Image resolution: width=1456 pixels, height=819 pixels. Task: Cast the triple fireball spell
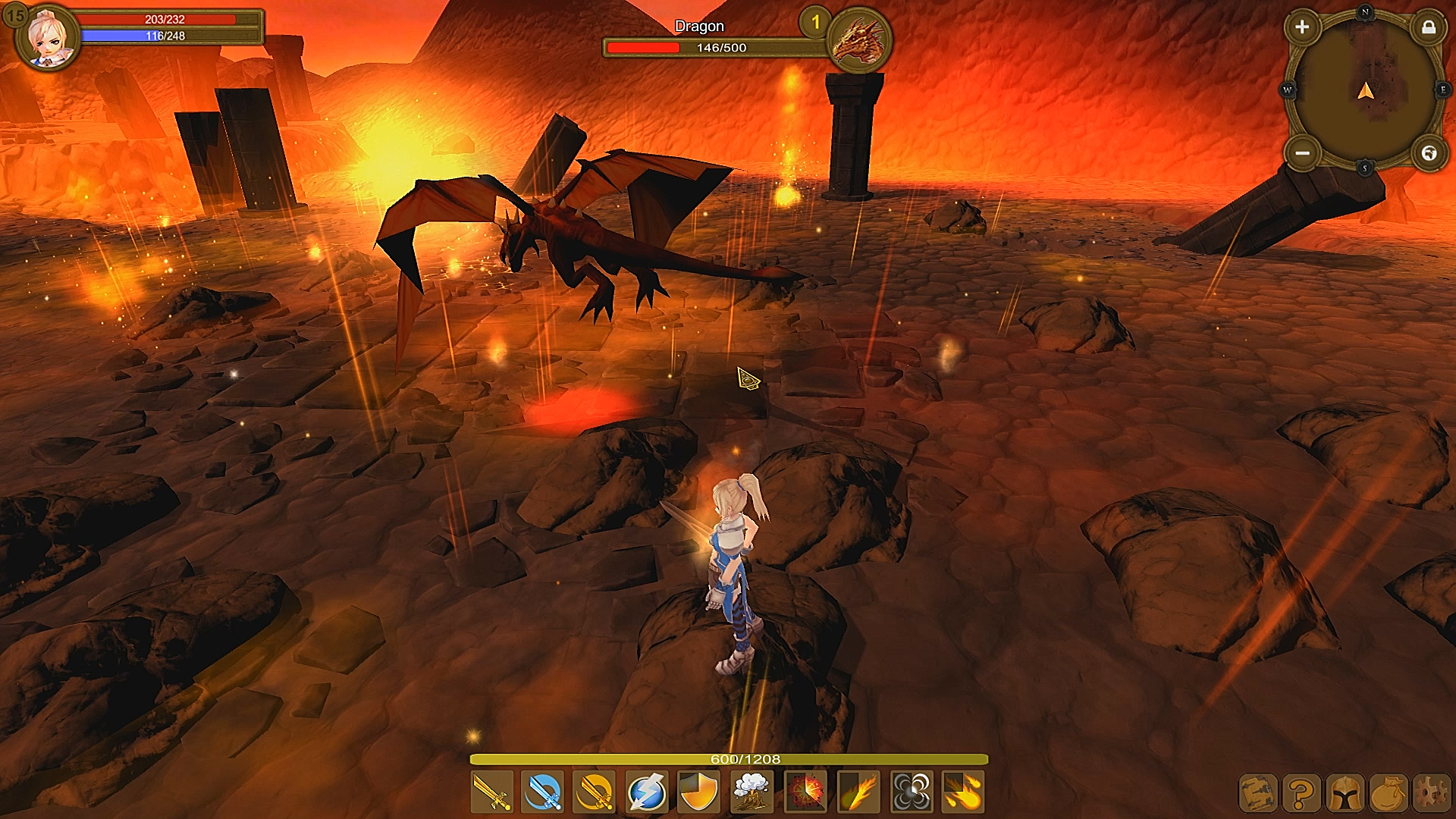coord(963,792)
